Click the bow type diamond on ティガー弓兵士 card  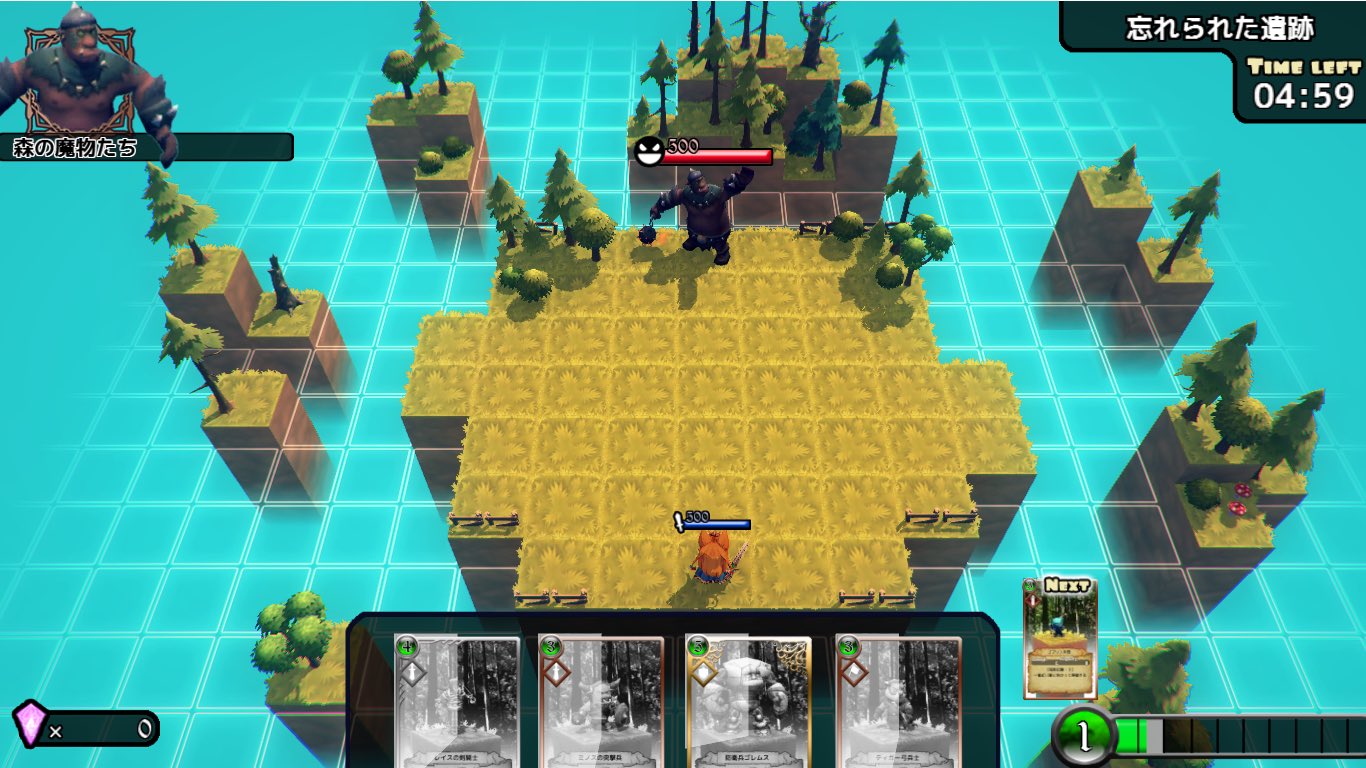click(855, 673)
